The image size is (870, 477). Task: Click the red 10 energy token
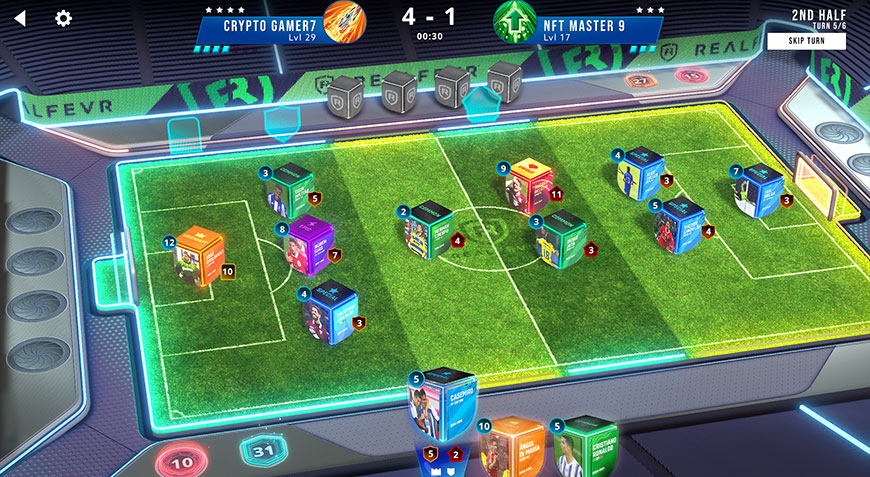point(183,463)
